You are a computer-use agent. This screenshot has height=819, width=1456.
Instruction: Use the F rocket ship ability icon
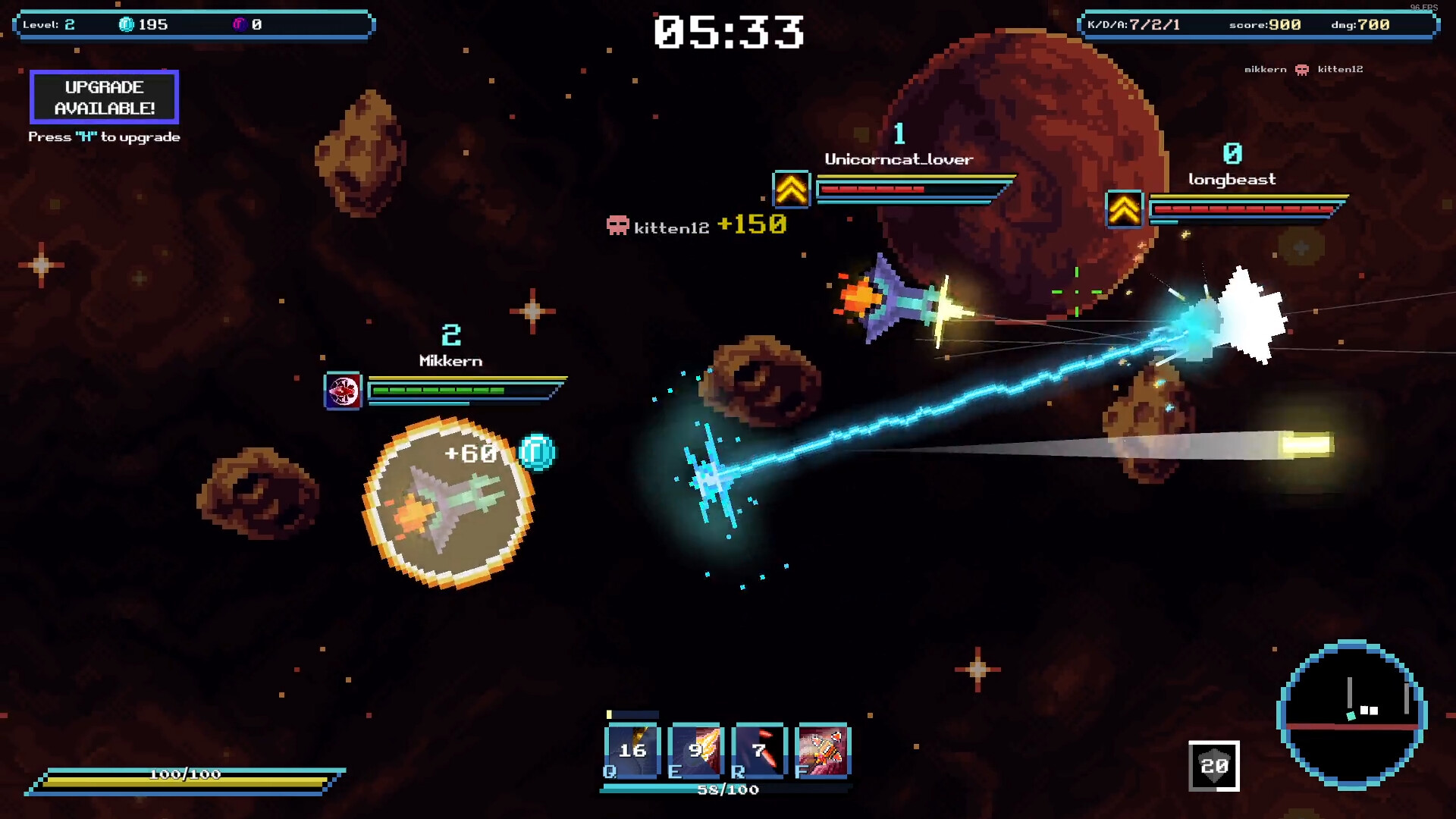pyautogui.click(x=822, y=751)
